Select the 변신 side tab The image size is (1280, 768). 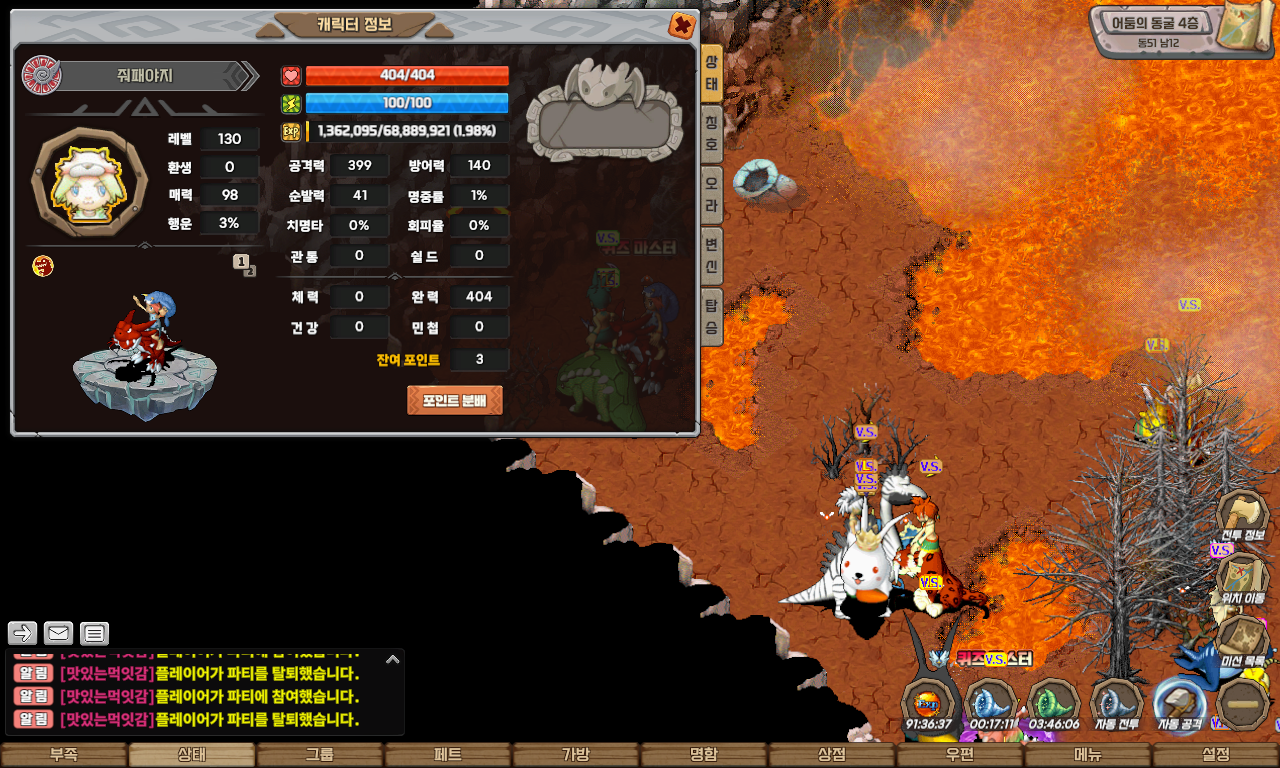pos(711,254)
